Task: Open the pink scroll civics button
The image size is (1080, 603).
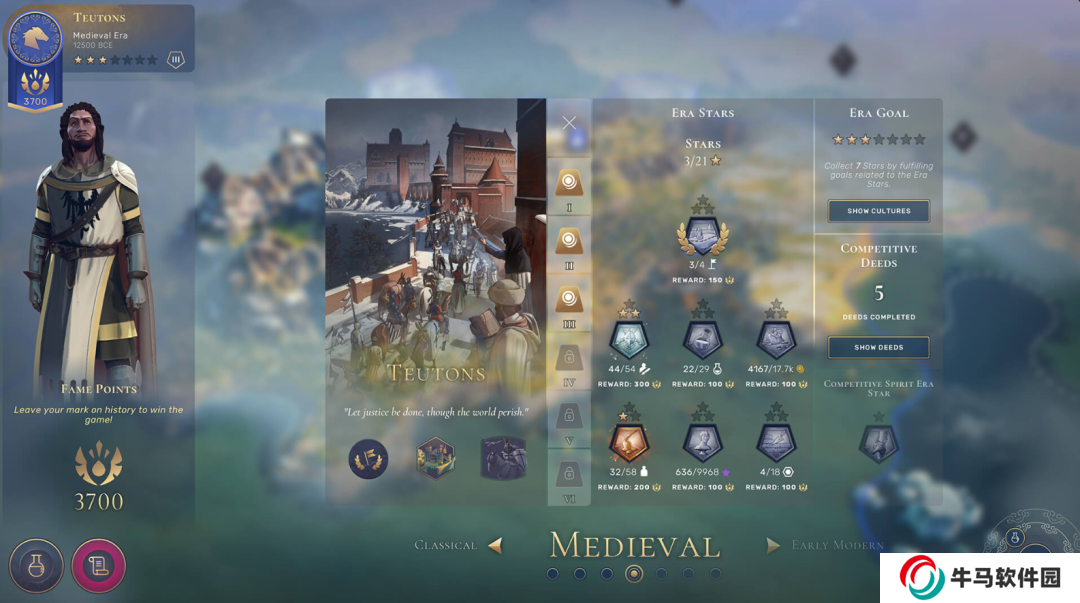Action: (x=98, y=566)
